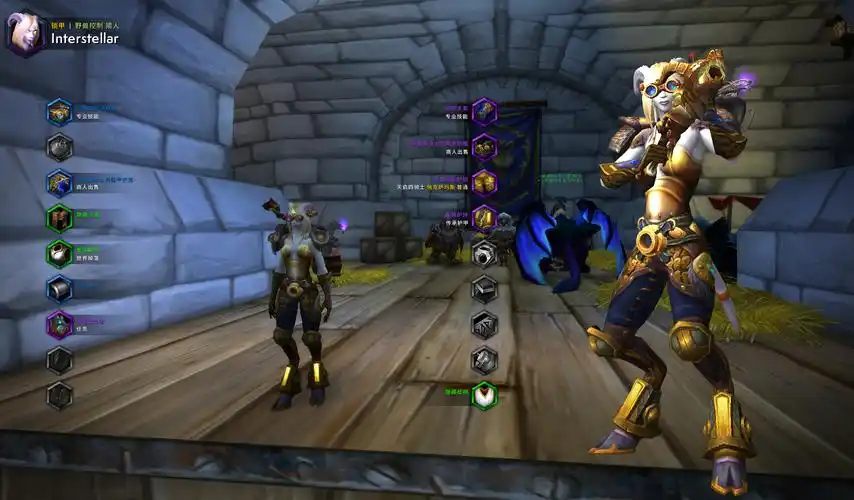Select the purple goggles helmet slot
Image resolution: width=854 pixels, height=500 pixels.
[484, 110]
